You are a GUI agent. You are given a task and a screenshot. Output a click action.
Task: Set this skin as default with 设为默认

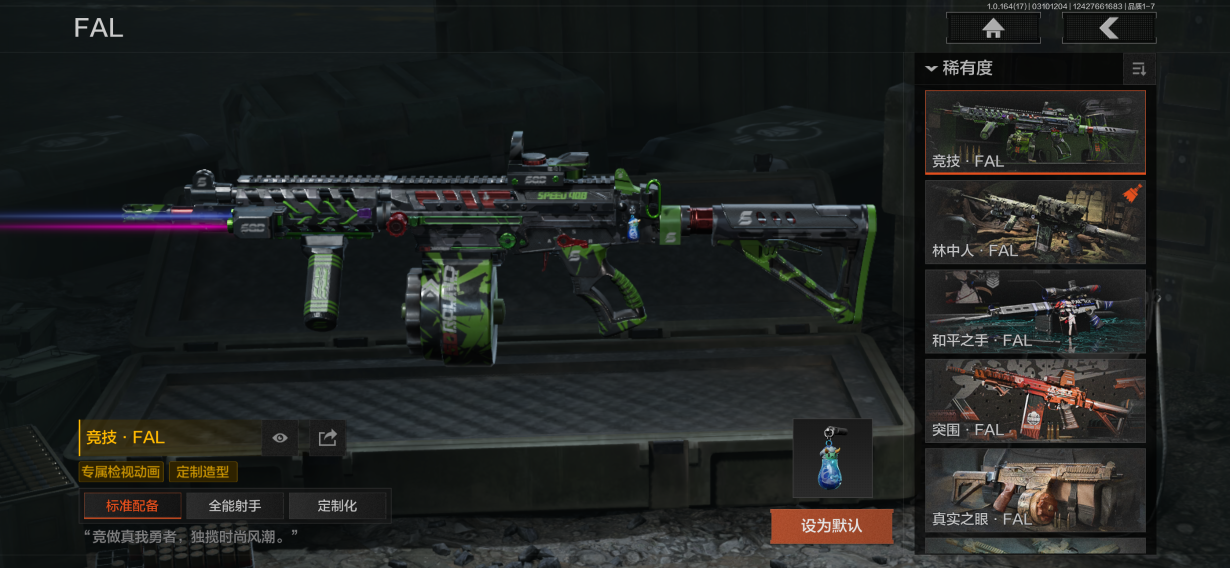(831, 525)
